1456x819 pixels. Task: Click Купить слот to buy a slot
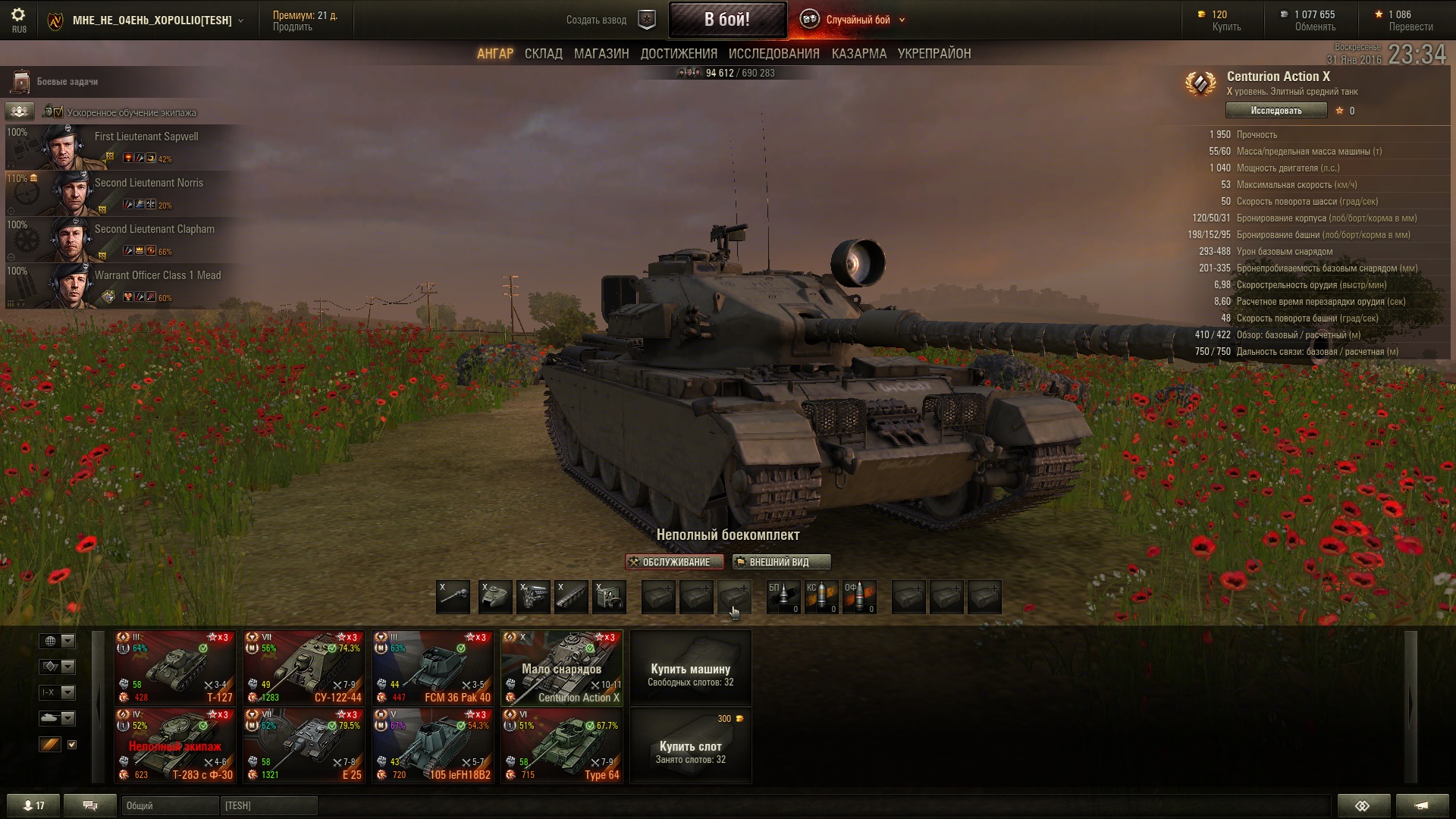690,745
